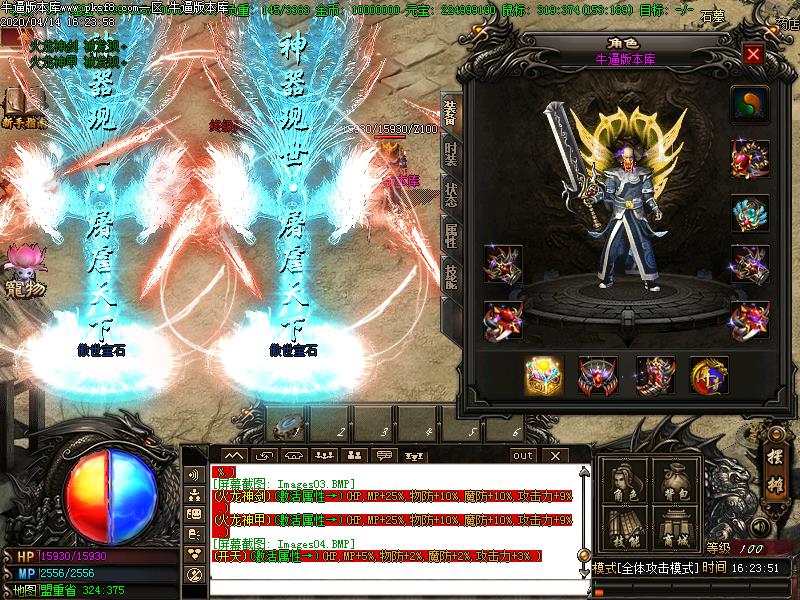Open the 新手指南 (beginner guide) book icon
Screen dimensions: 800x600
[x=18, y=104]
